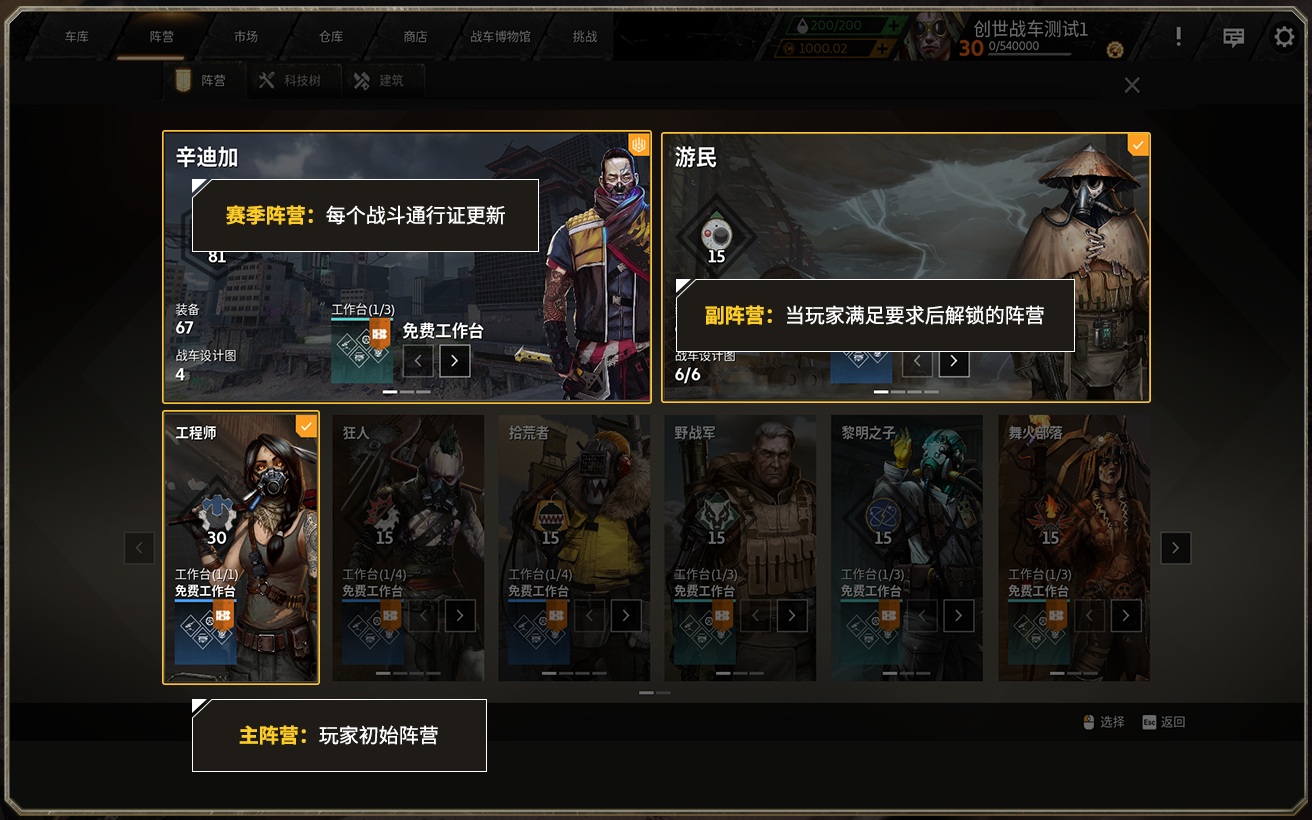The height and width of the screenshot is (820, 1312).
Task: Switch to the 科技树 tech tree tab
Action: coord(290,81)
